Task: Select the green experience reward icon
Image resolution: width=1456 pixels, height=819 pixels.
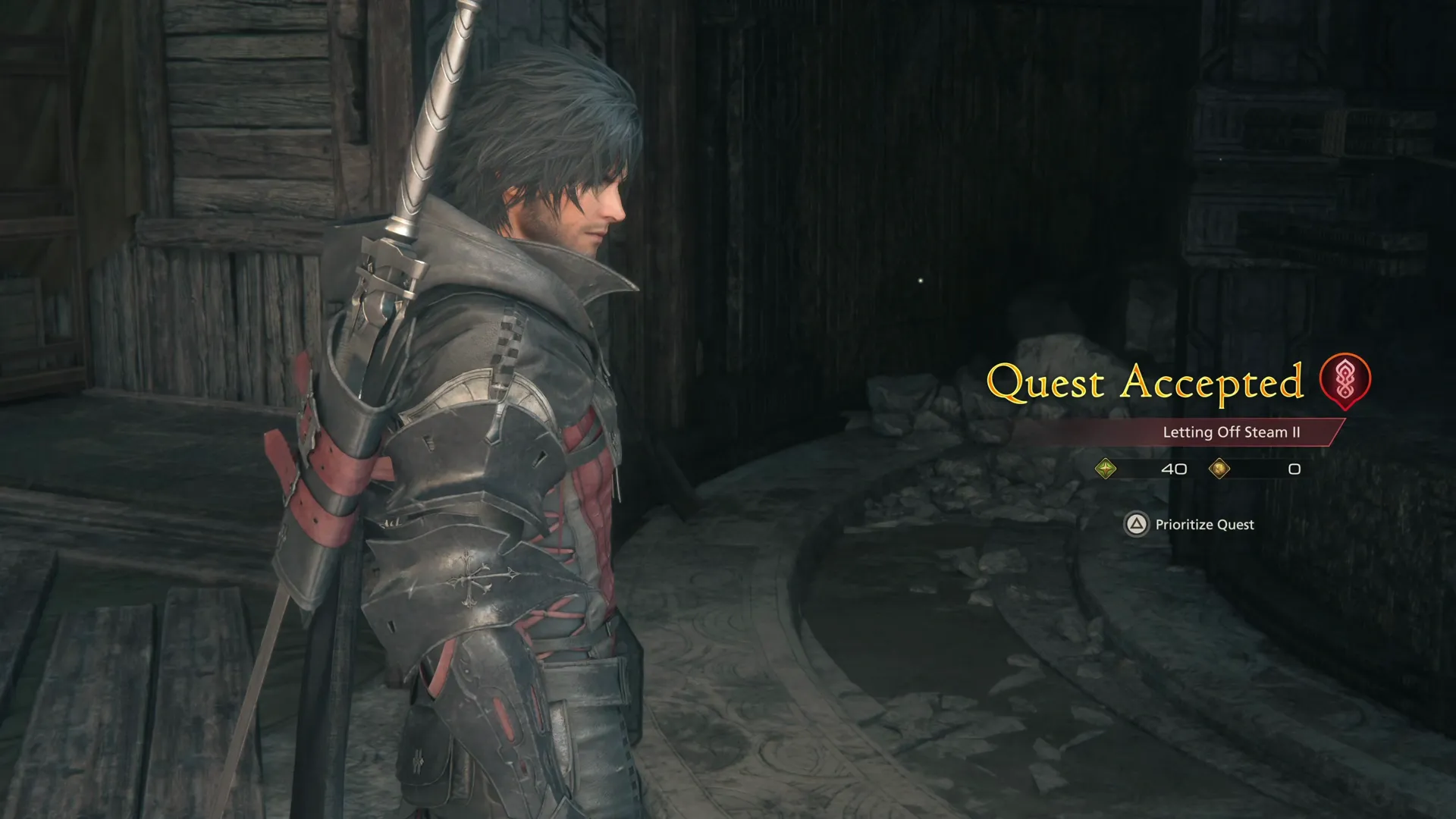Action: [x=1106, y=469]
